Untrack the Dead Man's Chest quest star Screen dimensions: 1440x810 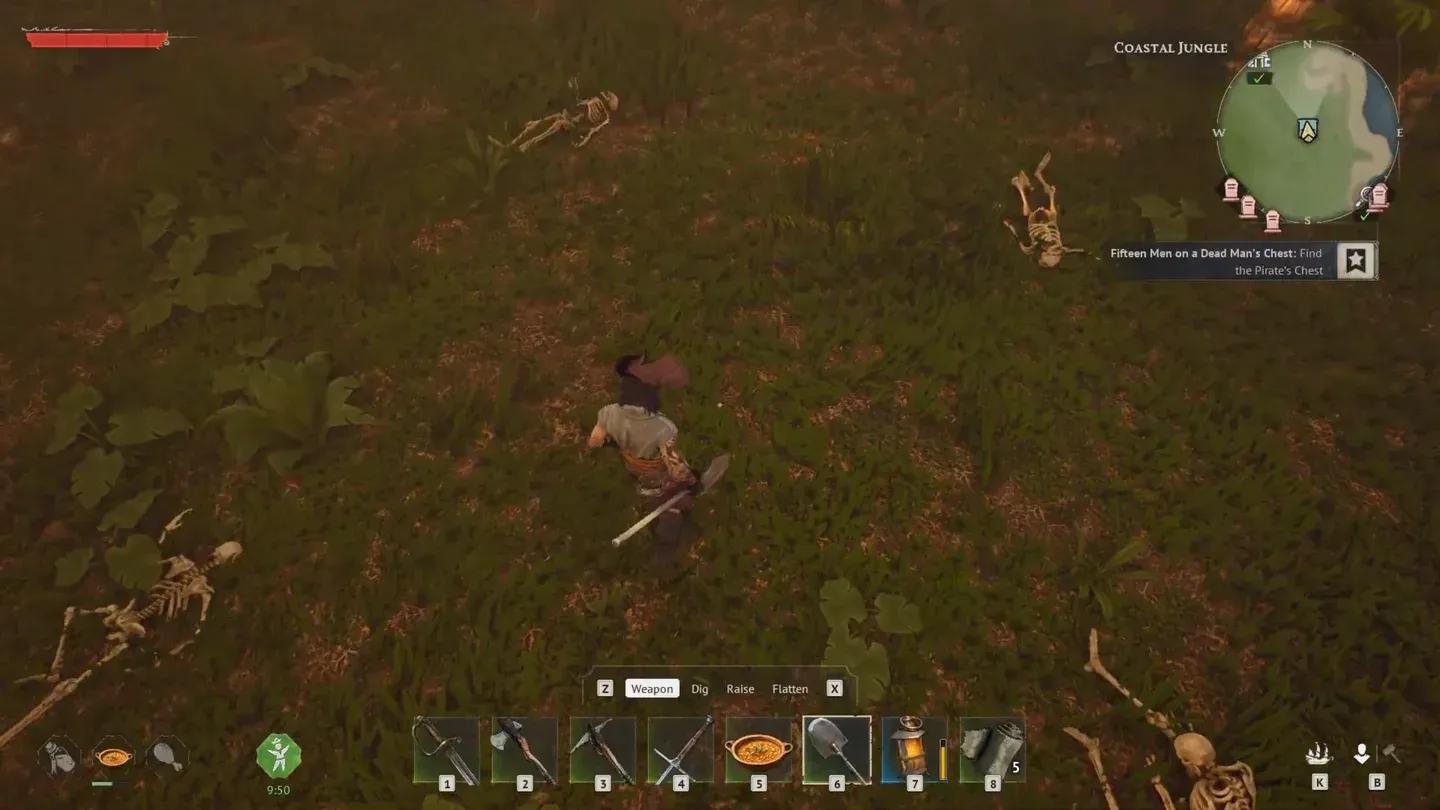1355,260
